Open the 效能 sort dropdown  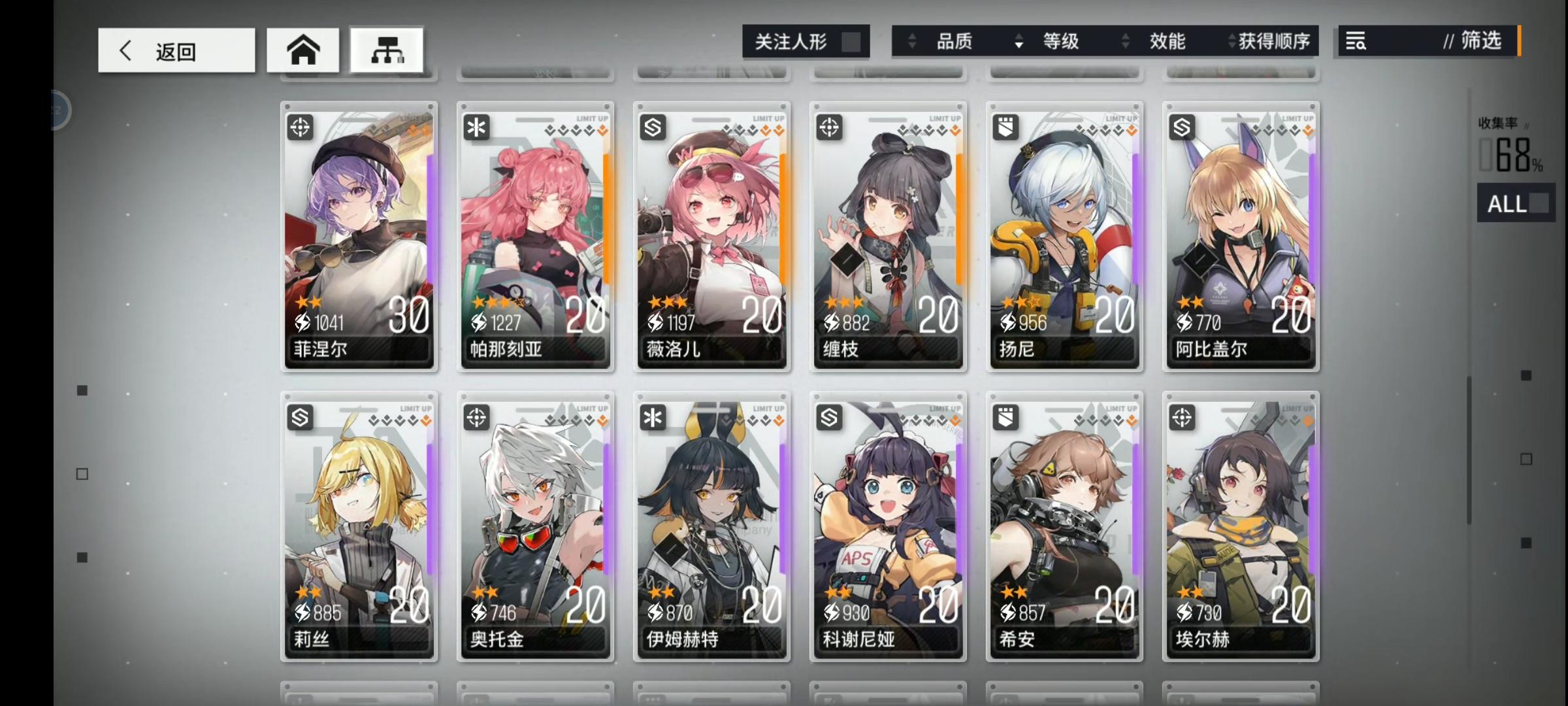tap(1169, 41)
